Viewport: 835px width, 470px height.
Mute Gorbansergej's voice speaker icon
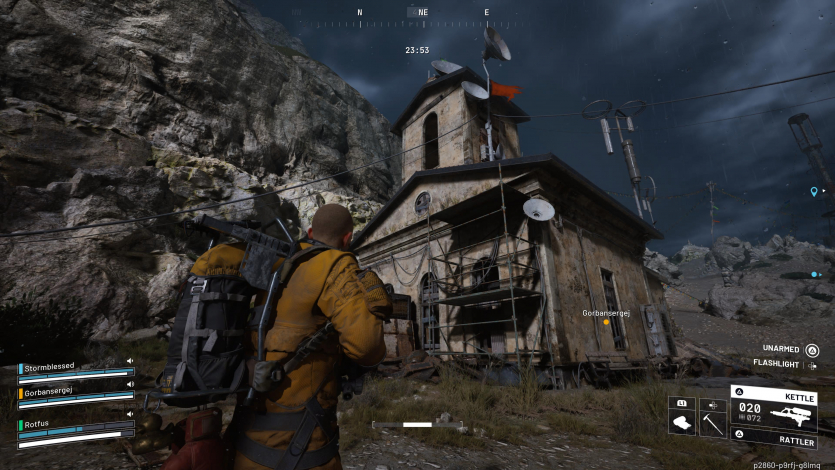(130, 386)
